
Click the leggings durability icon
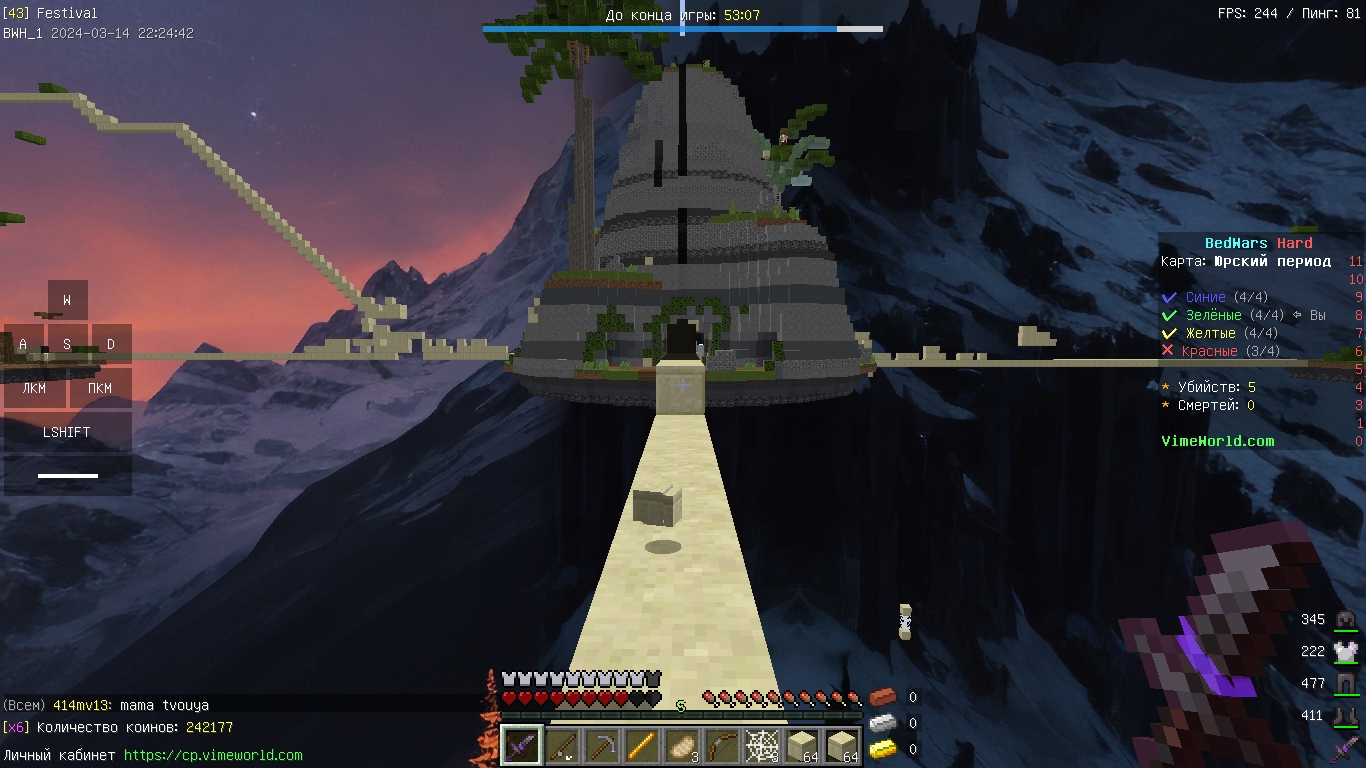click(1345, 684)
